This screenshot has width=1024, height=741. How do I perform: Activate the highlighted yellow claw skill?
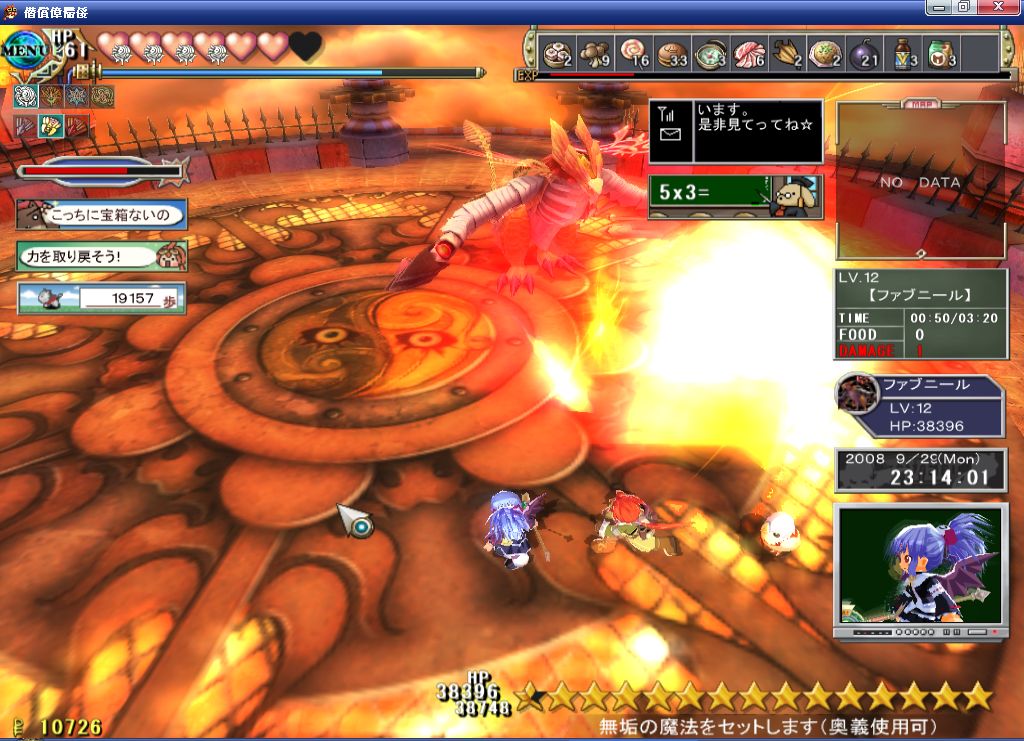pyautogui.click(x=51, y=126)
